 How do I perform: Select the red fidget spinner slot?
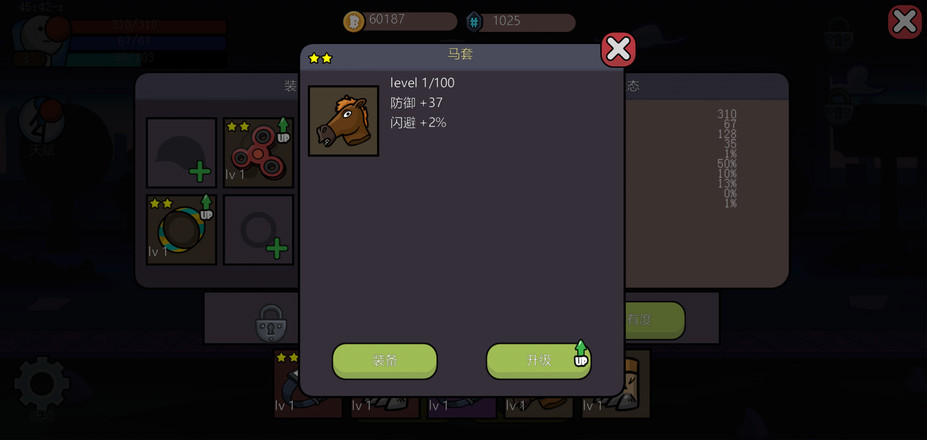coord(258,153)
